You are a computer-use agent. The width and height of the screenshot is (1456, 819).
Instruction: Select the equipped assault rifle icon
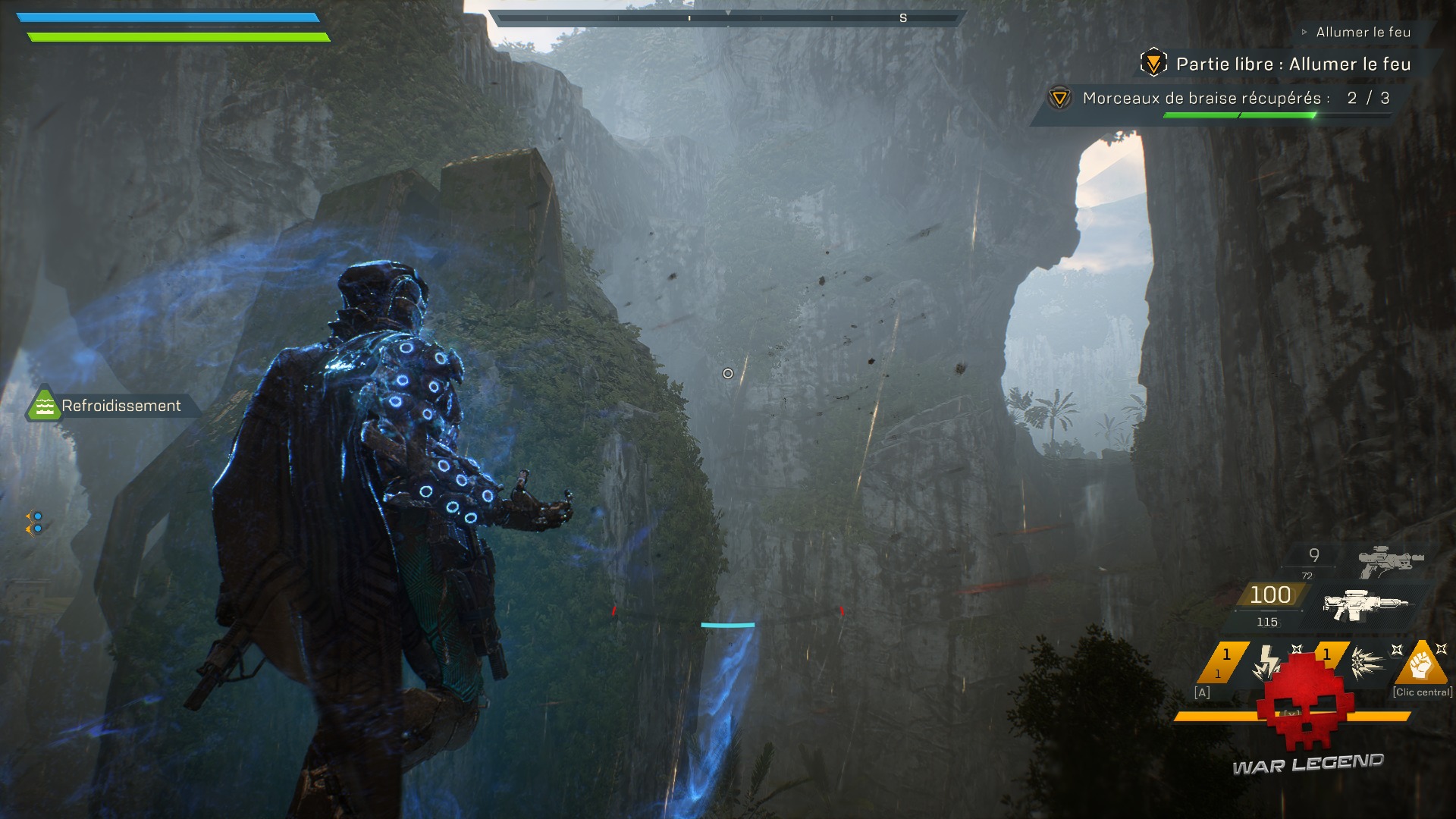coord(1364,604)
